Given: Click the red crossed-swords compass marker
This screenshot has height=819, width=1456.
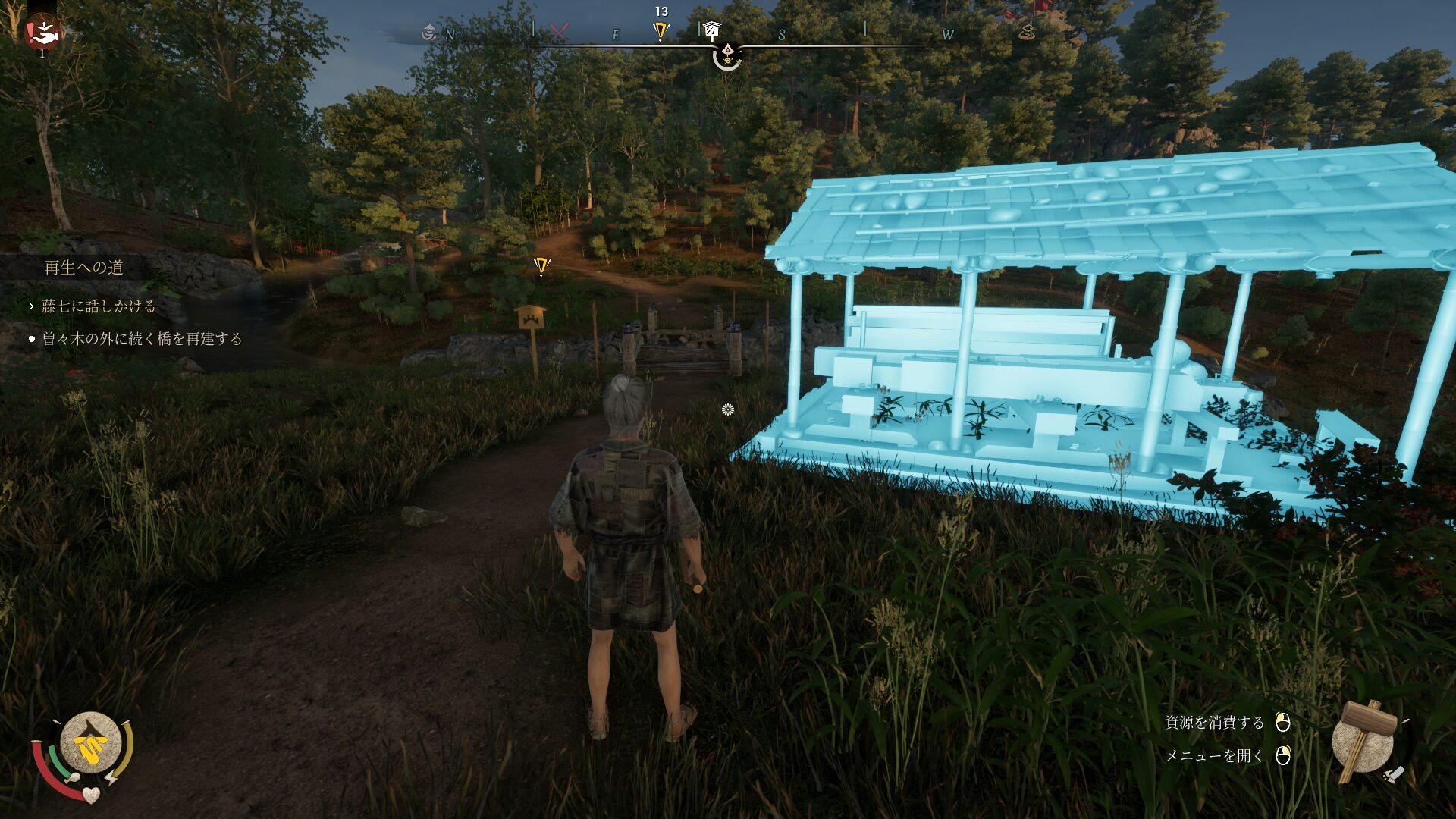Looking at the screenshot, I should (x=559, y=33).
